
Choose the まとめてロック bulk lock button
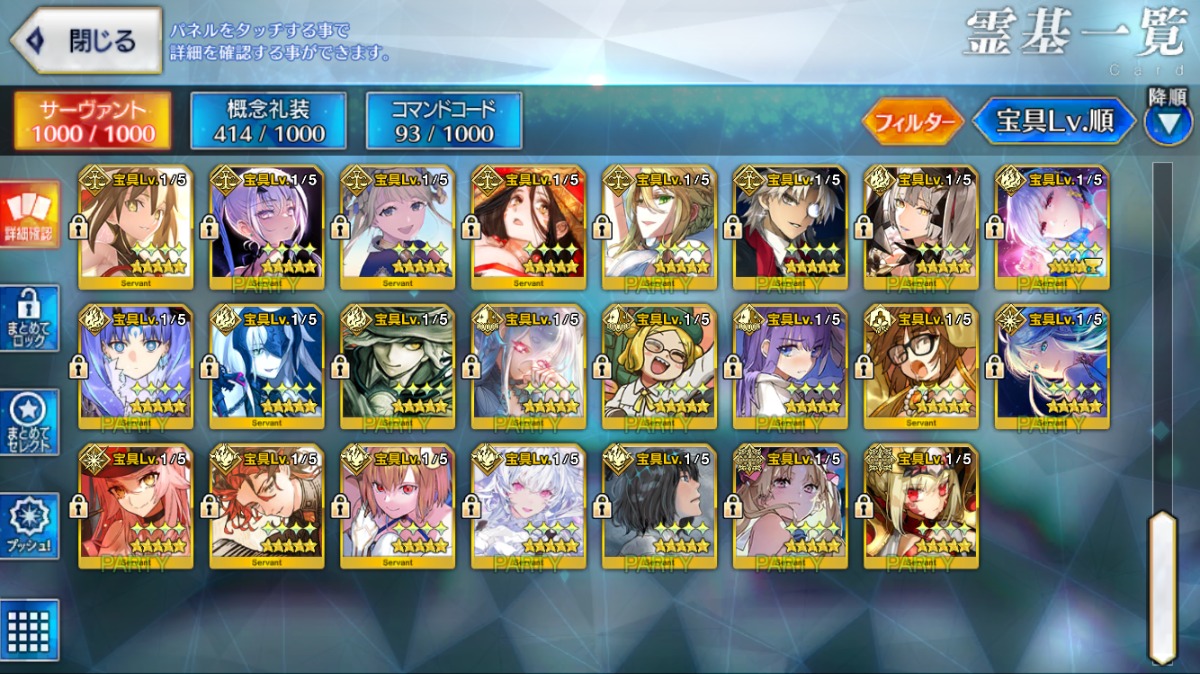30,318
